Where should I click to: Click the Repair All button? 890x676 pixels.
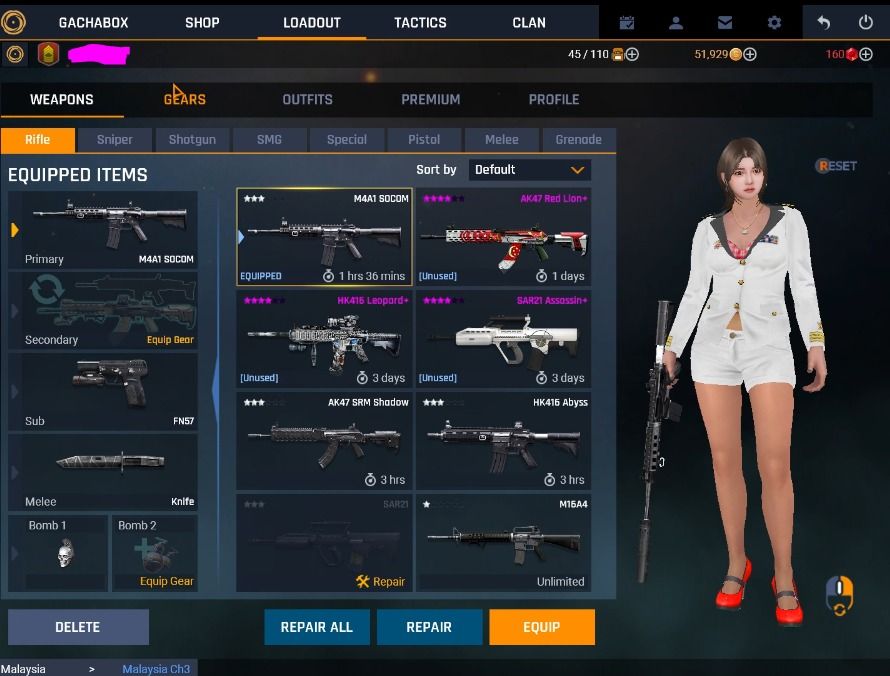(316, 627)
